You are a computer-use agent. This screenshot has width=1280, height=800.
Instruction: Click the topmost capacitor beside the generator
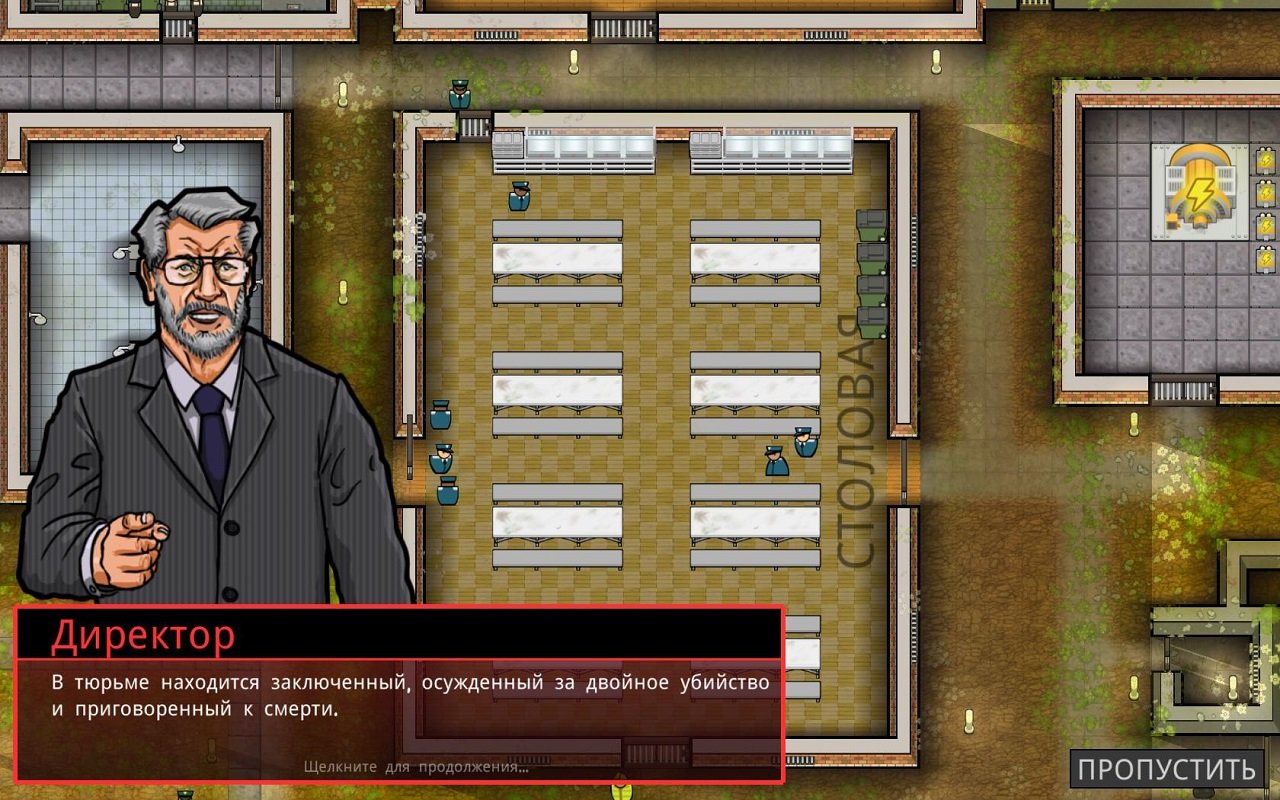click(x=1266, y=158)
